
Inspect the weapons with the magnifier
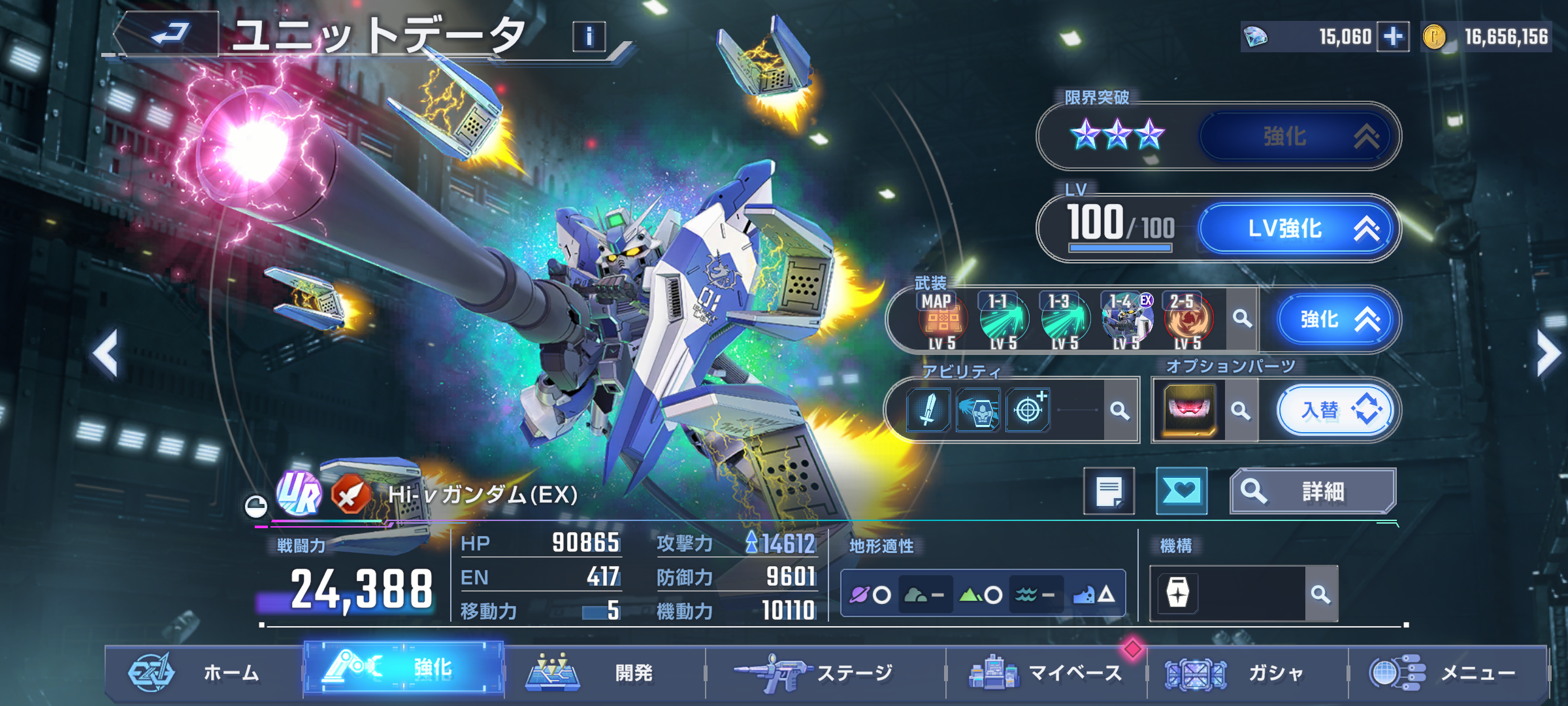click(1242, 319)
